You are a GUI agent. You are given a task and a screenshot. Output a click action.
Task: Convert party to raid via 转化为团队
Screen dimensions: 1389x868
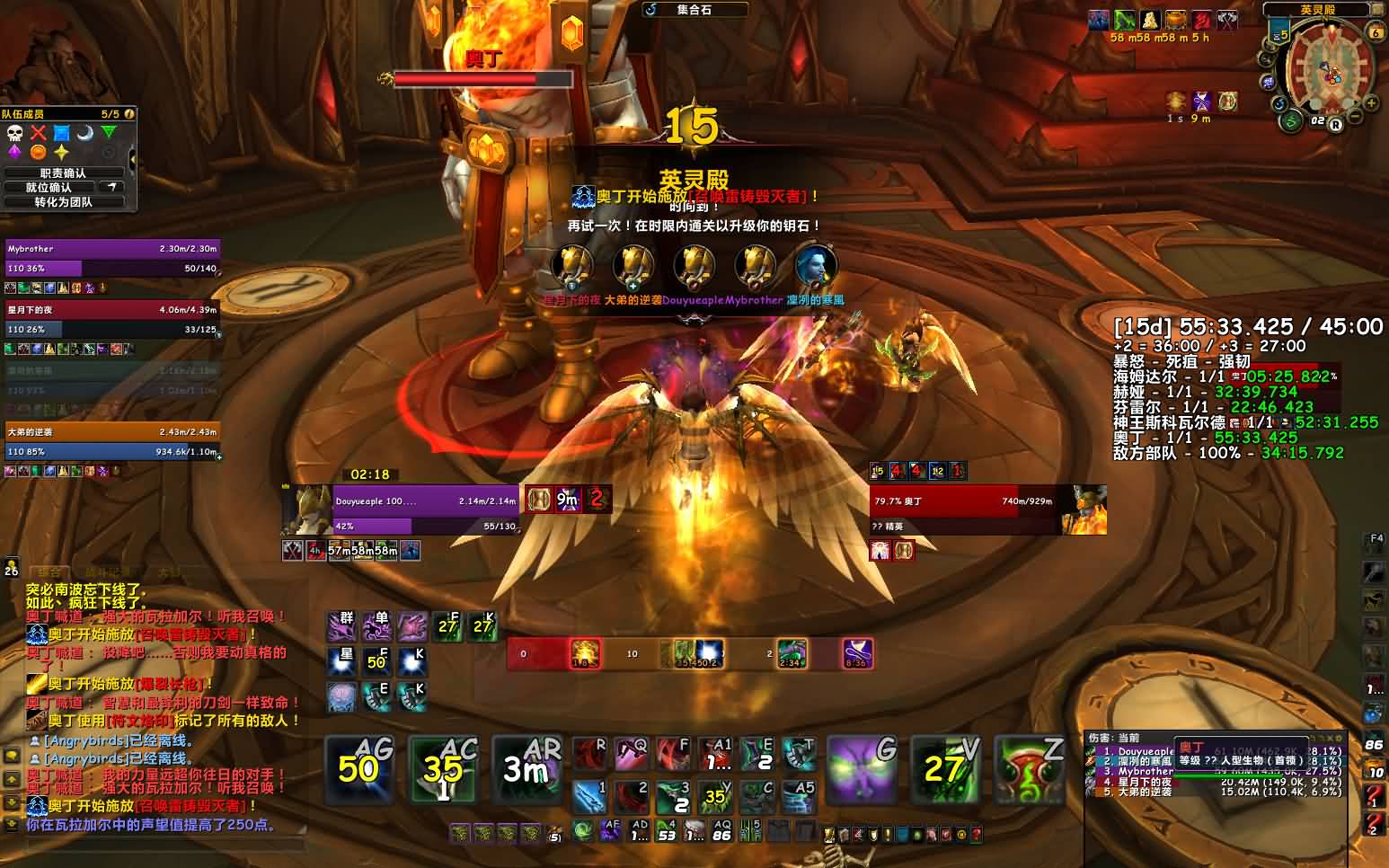(63, 202)
